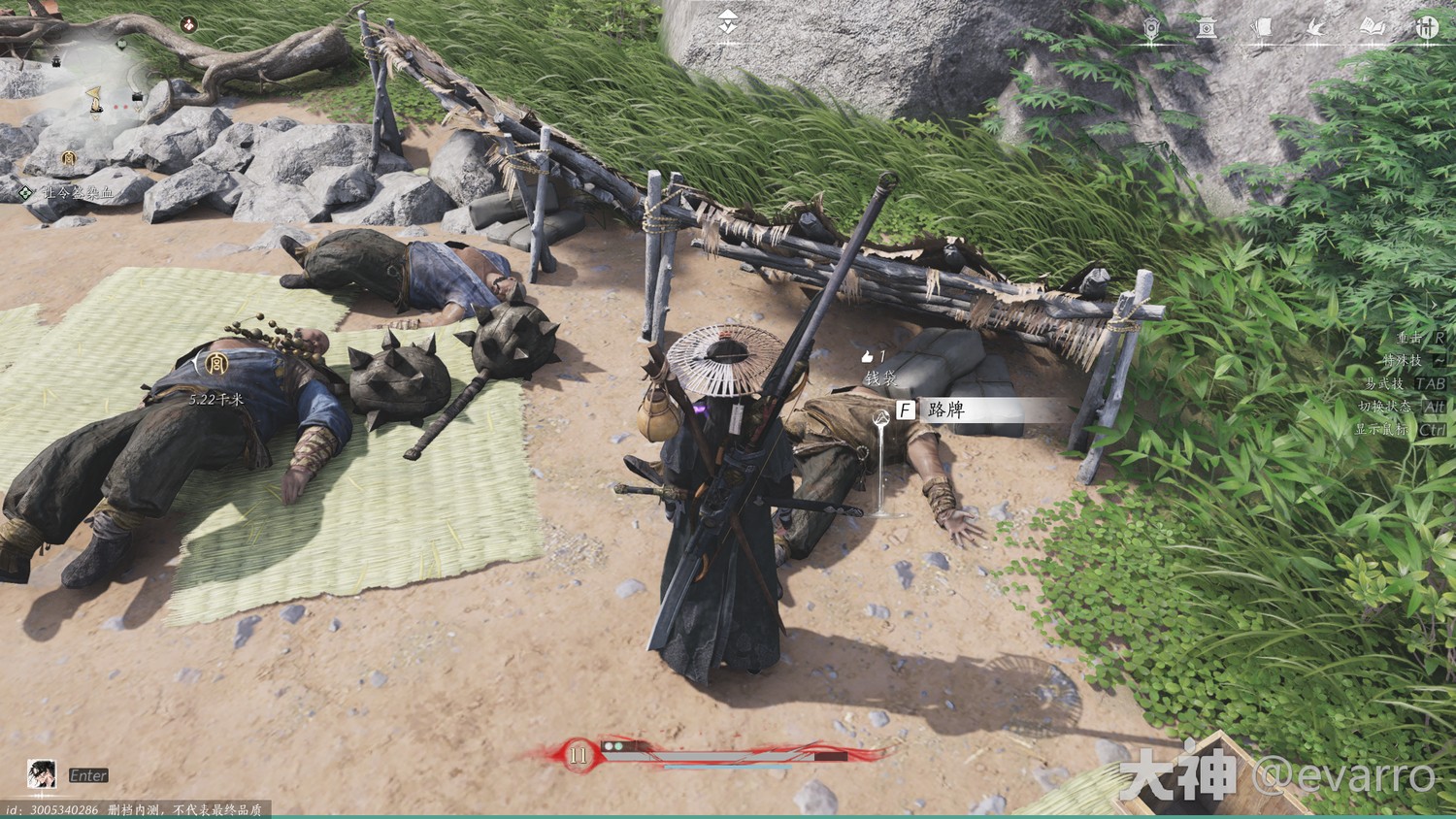Select the gold quest marker showing 5.22千米
Viewport: 1456px width, 819px height.
coord(212,365)
